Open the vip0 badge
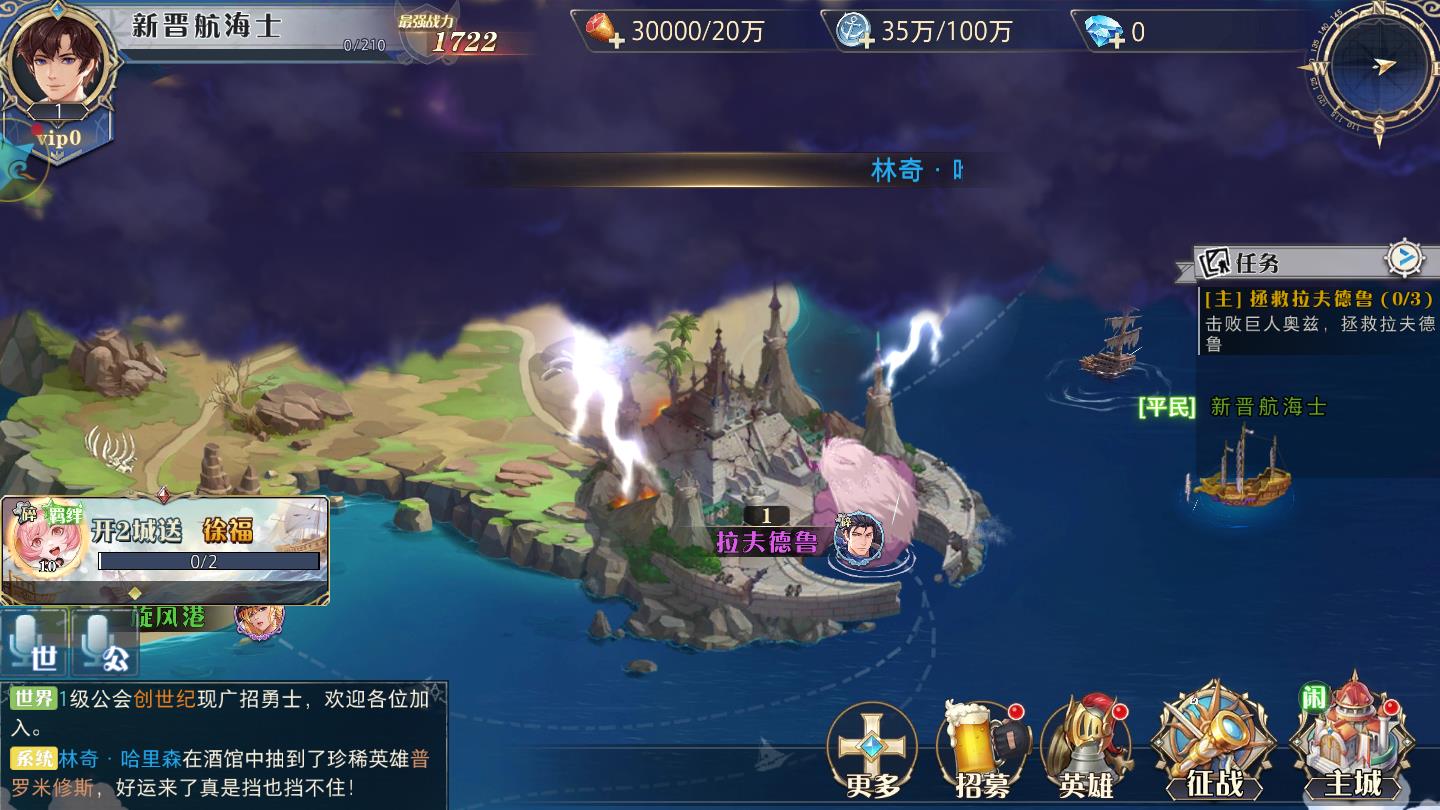This screenshot has width=1440, height=810. point(58,139)
